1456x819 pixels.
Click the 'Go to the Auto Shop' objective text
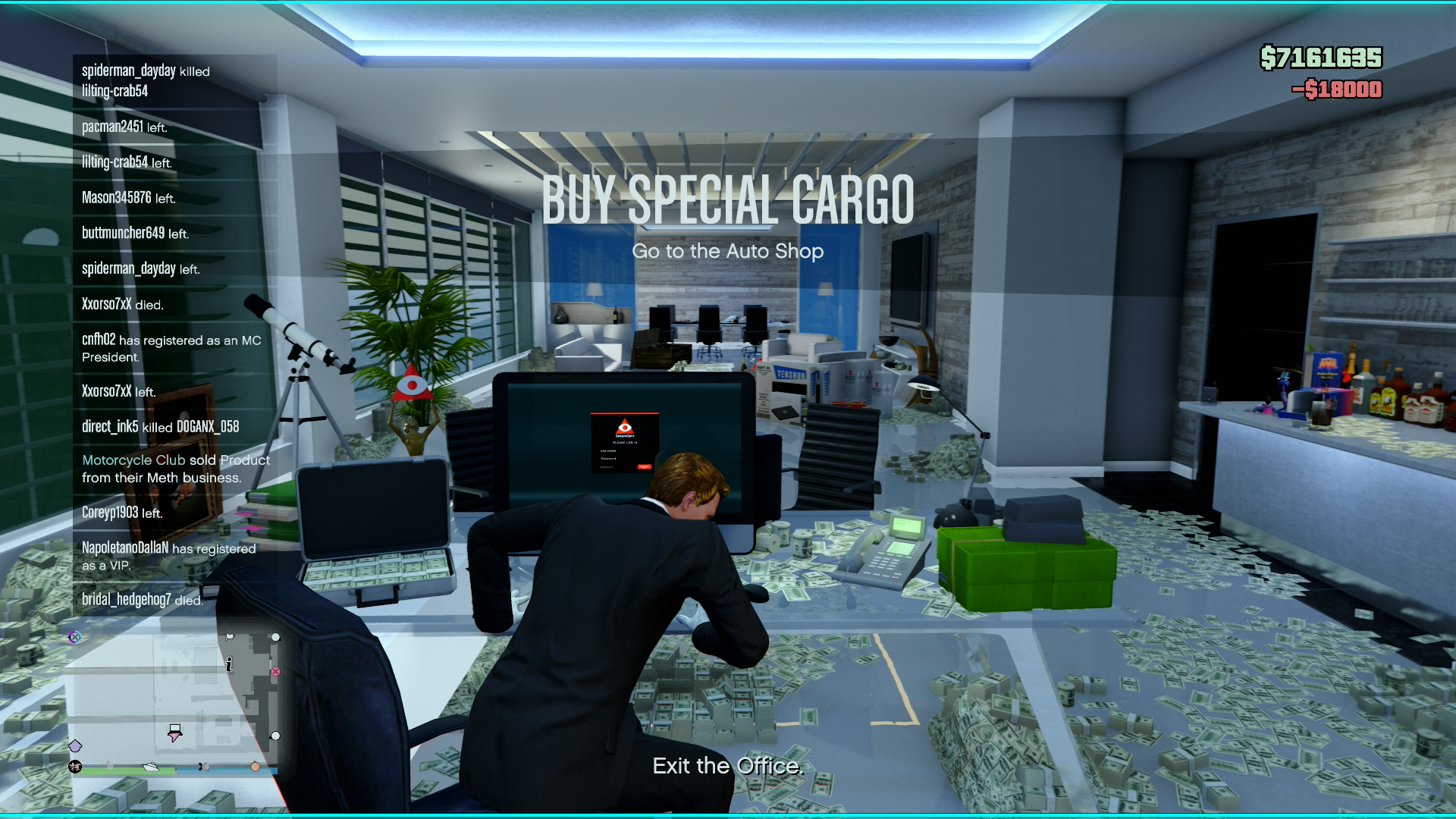coord(728,251)
